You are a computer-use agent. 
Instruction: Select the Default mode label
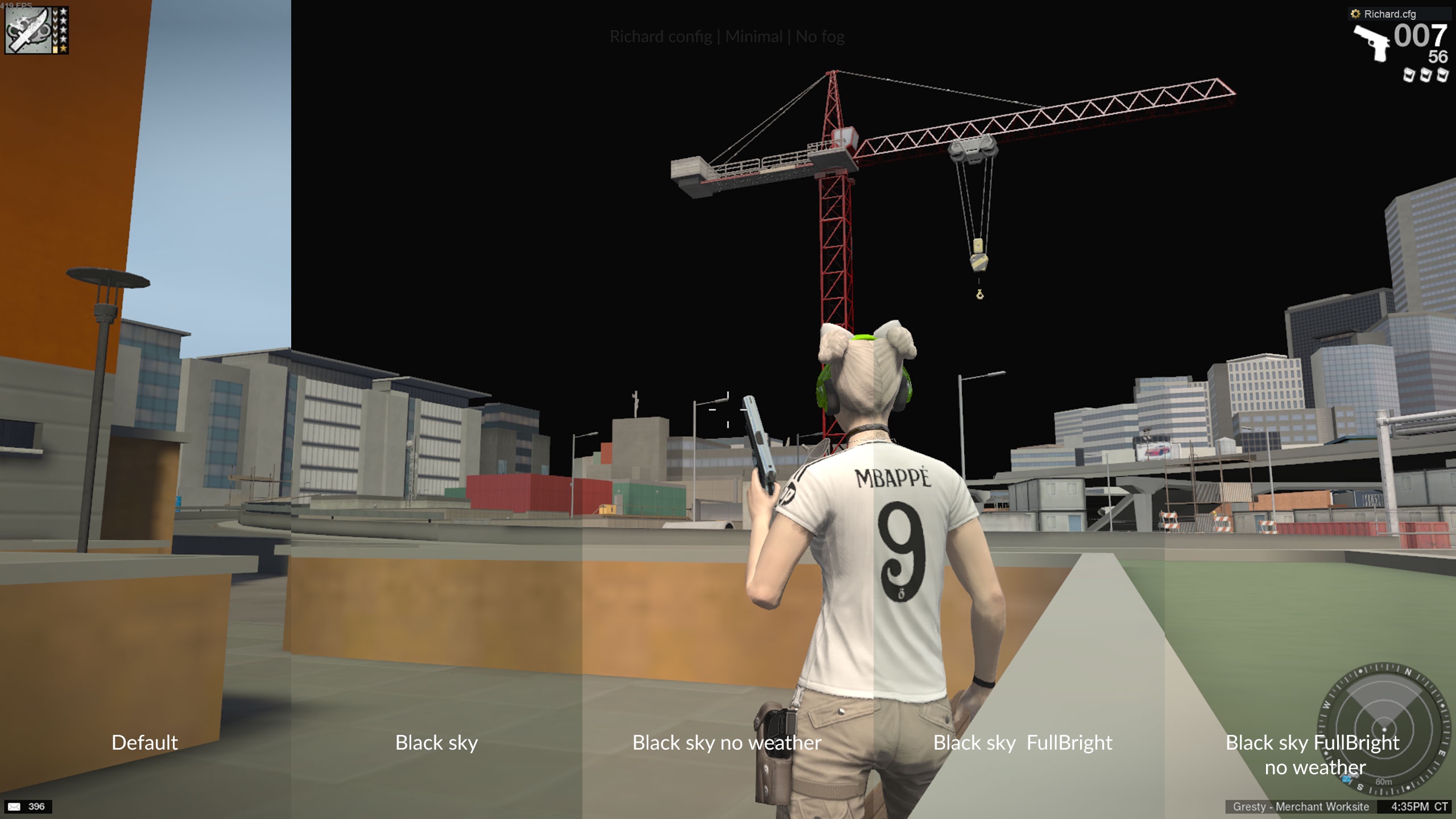[x=145, y=743]
